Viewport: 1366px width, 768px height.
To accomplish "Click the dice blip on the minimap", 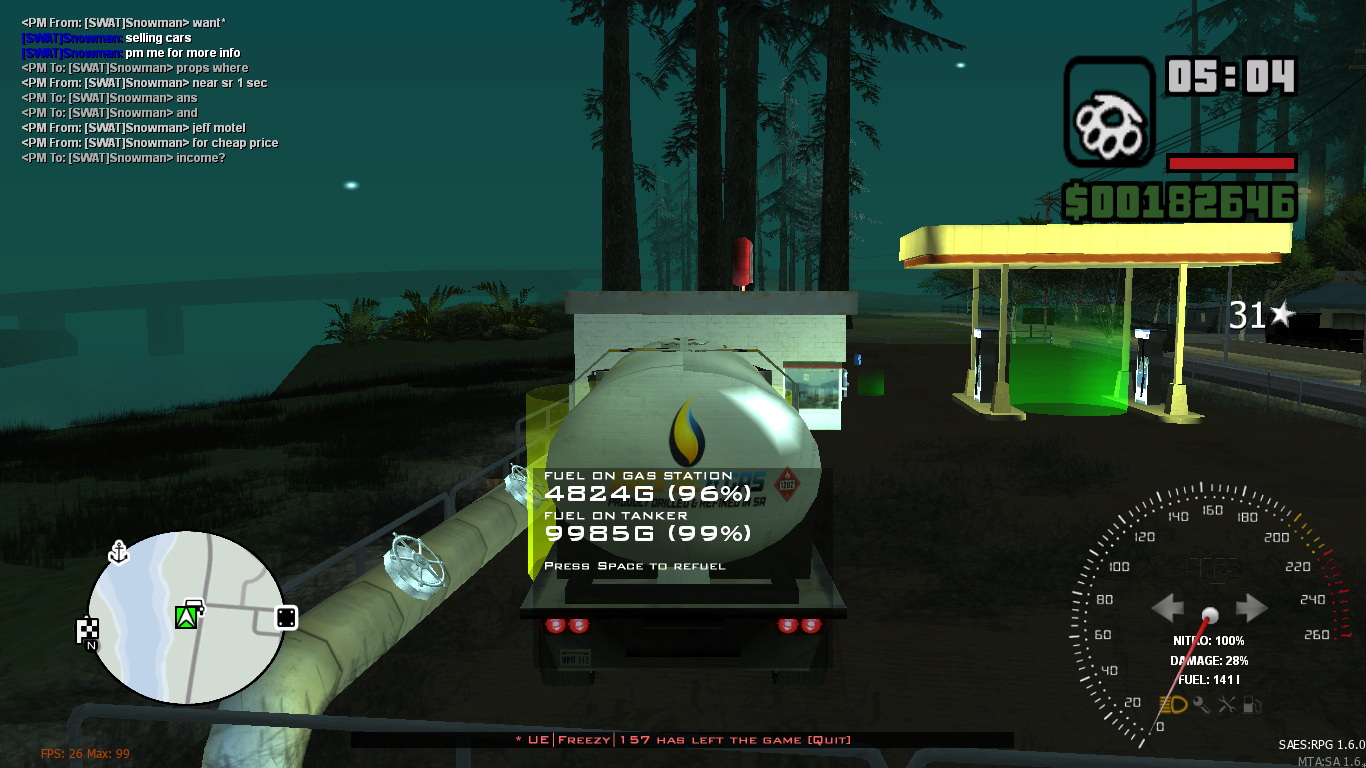I will (285, 618).
